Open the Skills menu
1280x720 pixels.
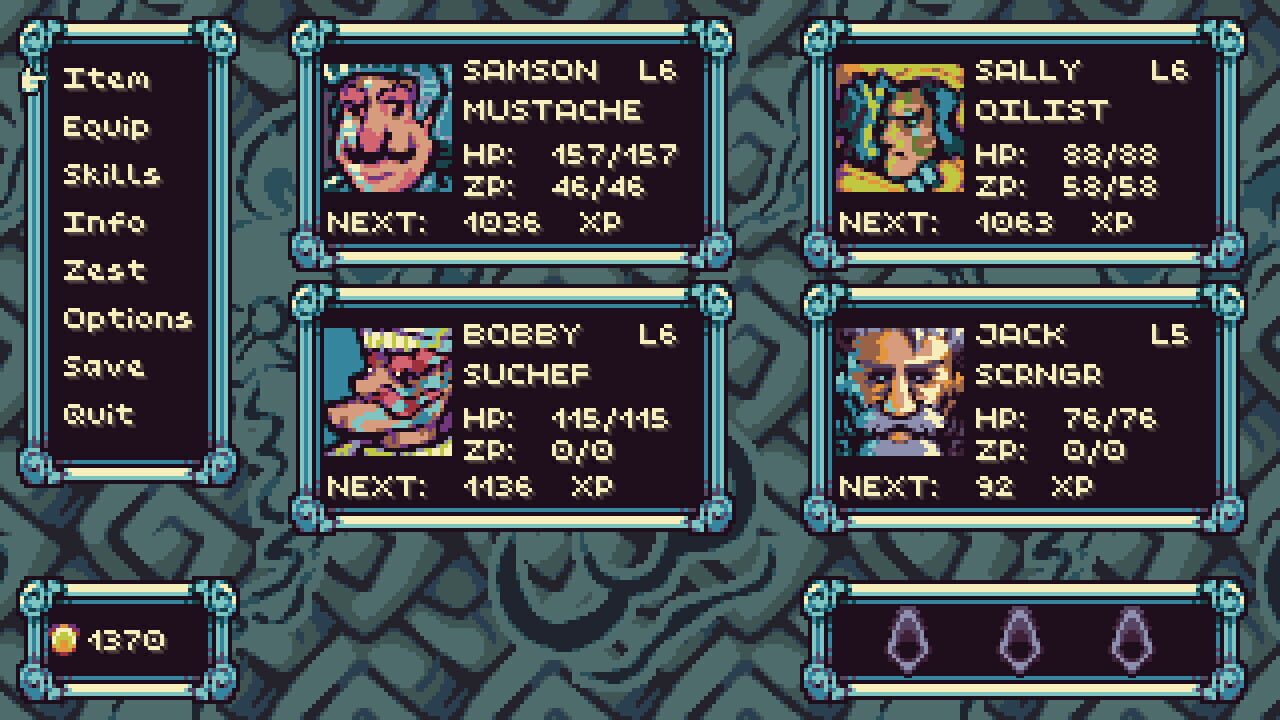tap(112, 175)
